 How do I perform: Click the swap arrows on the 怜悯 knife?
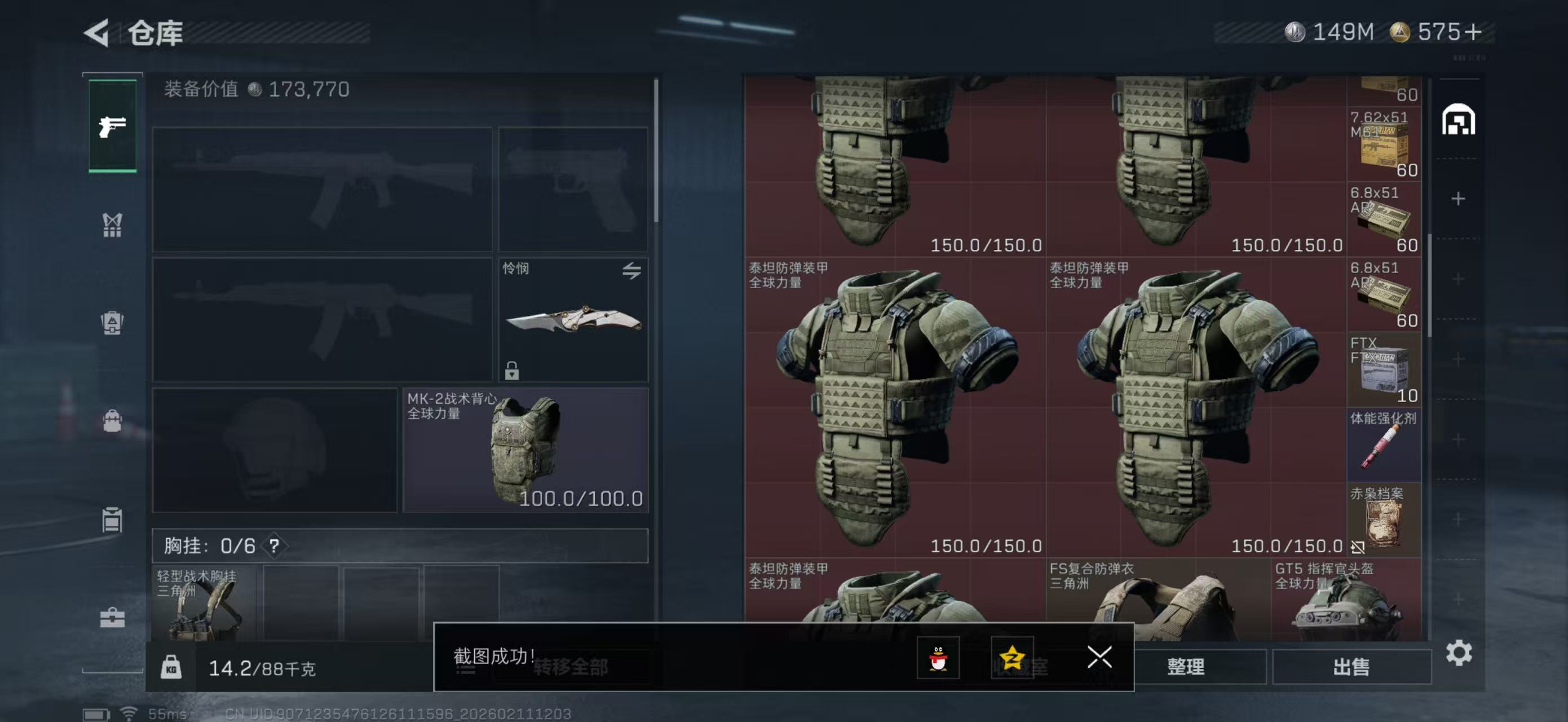tap(631, 271)
